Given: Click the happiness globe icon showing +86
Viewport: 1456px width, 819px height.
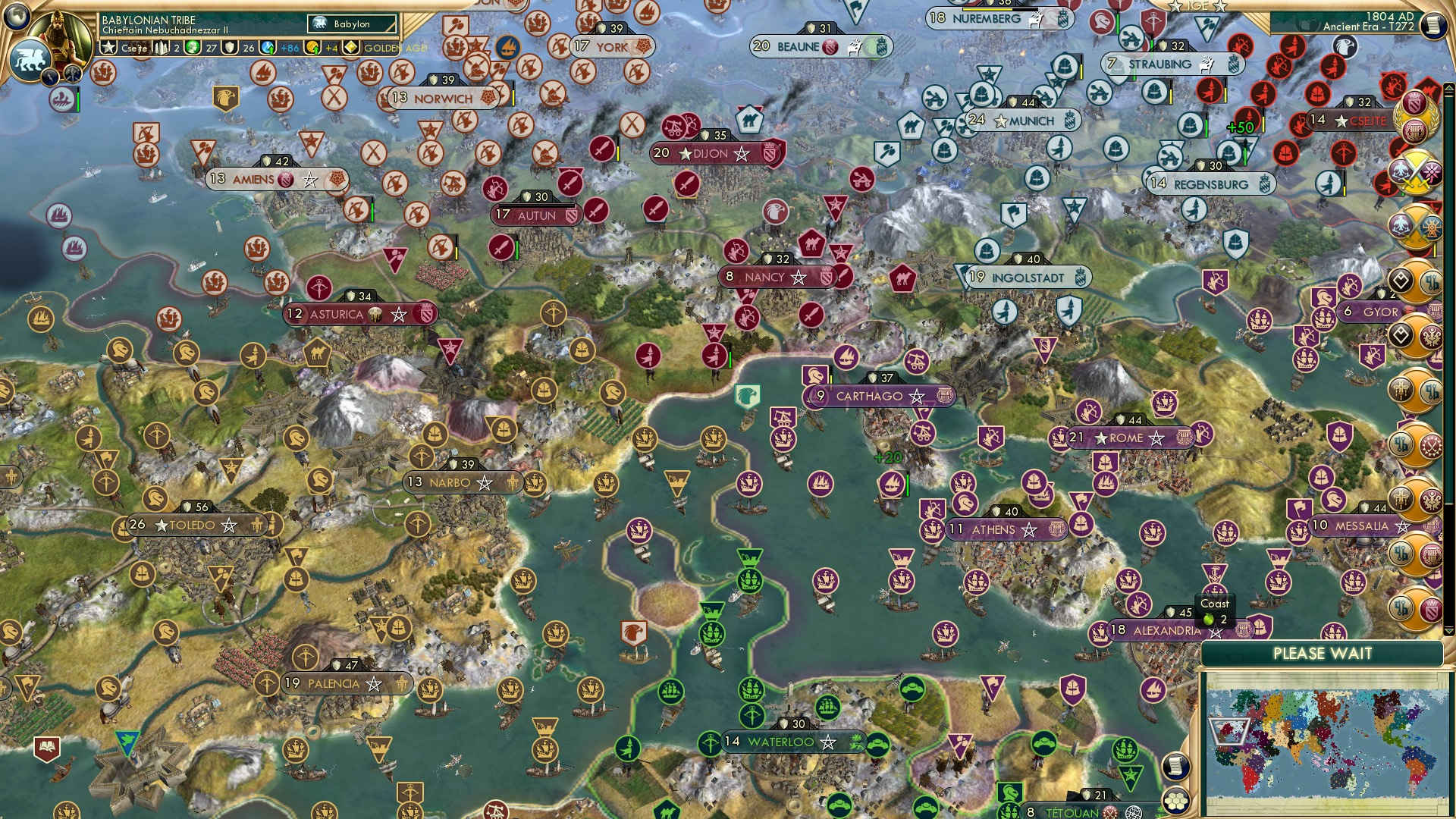Looking at the screenshot, I should click(x=266, y=47).
